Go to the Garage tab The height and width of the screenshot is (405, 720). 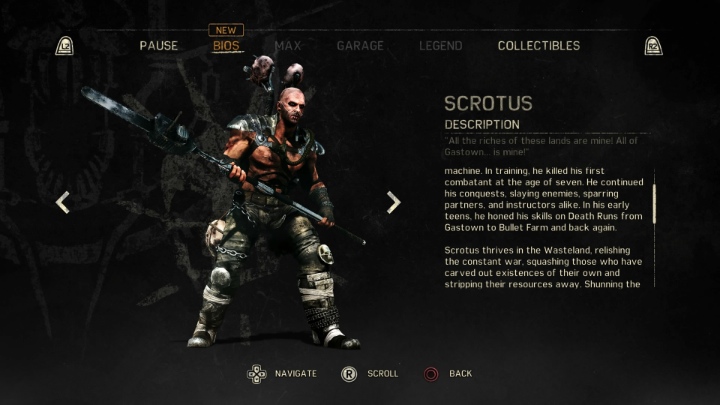tap(360, 46)
